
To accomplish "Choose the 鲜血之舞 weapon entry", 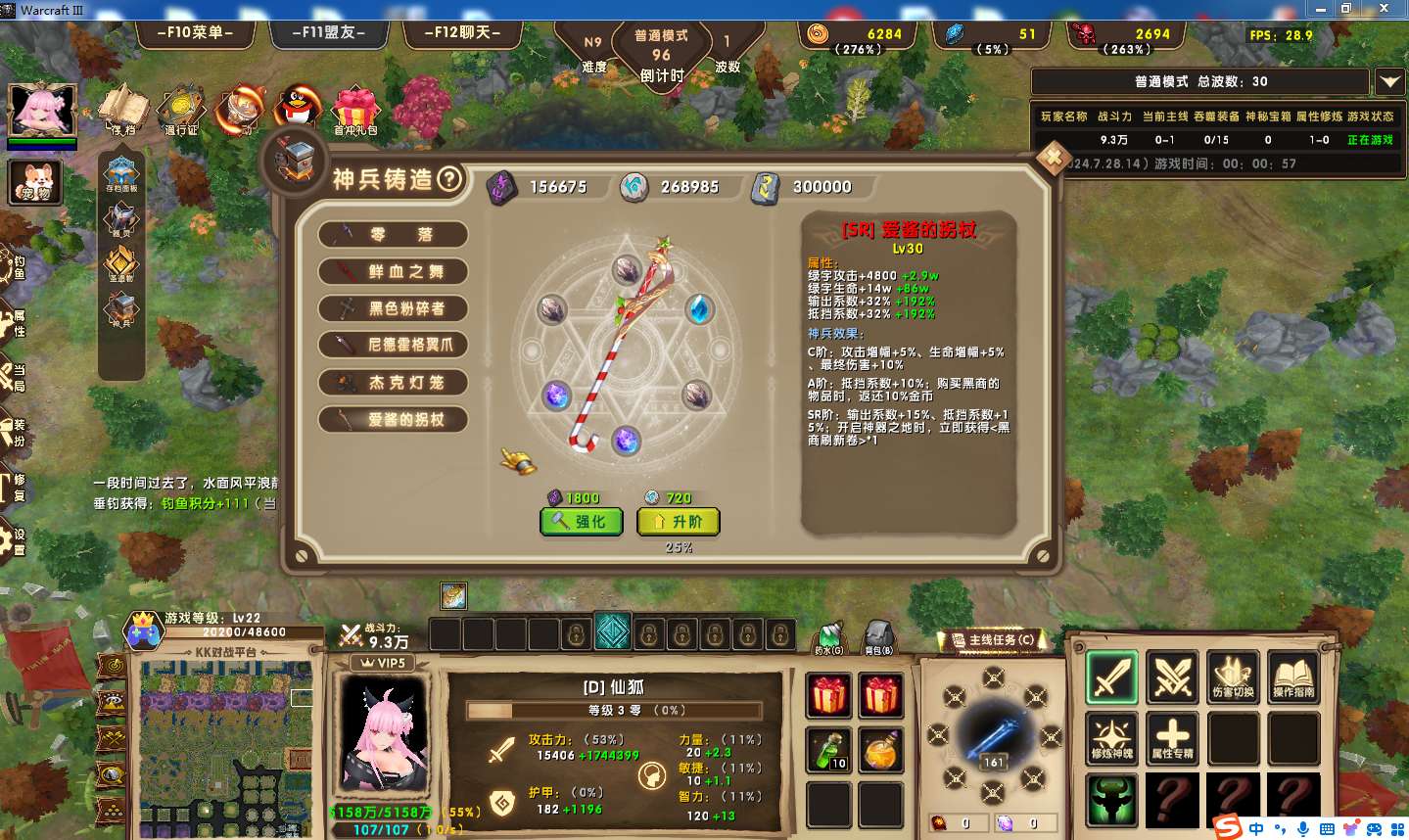I will (394, 272).
